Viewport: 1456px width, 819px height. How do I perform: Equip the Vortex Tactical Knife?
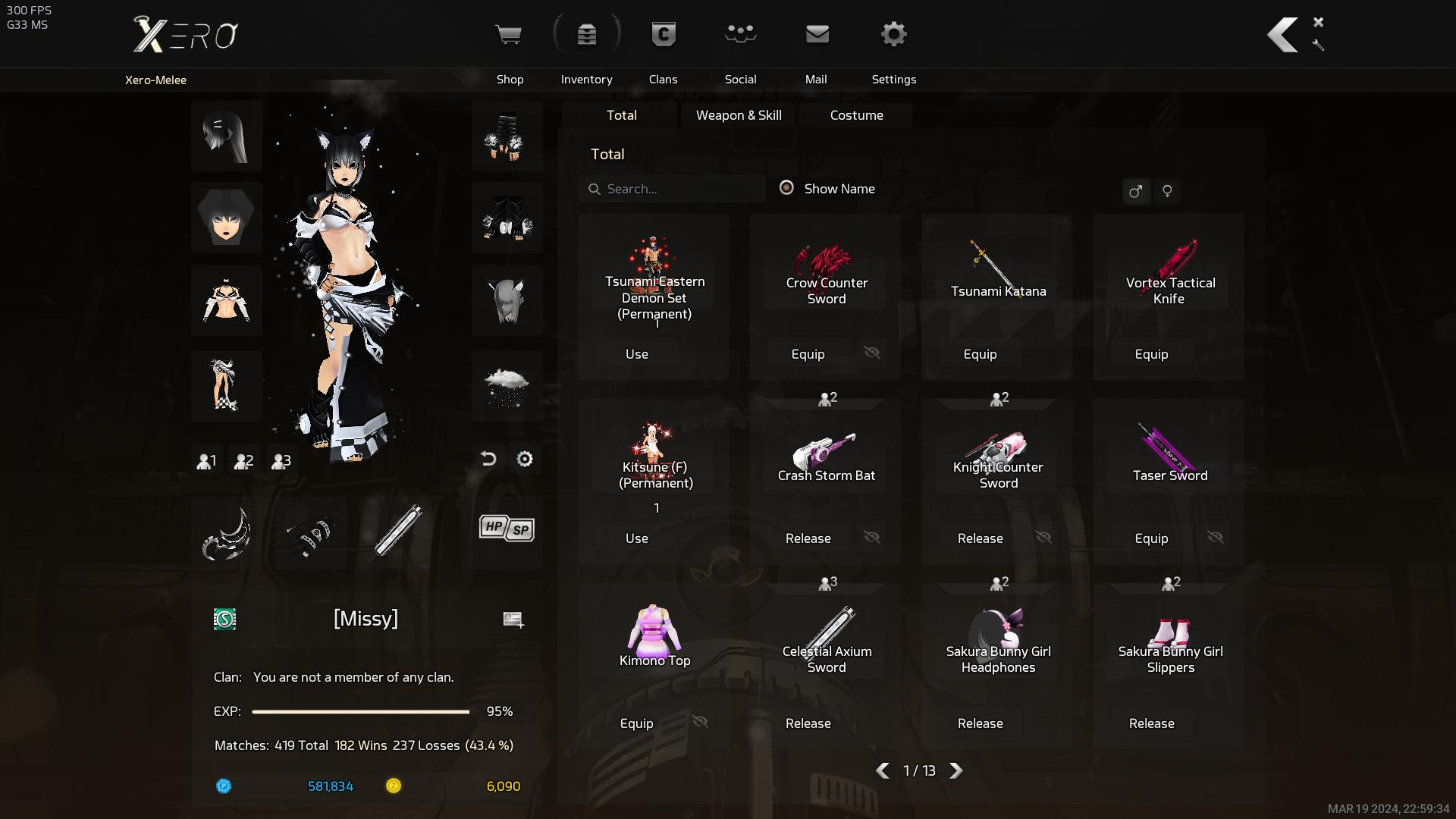1151,354
